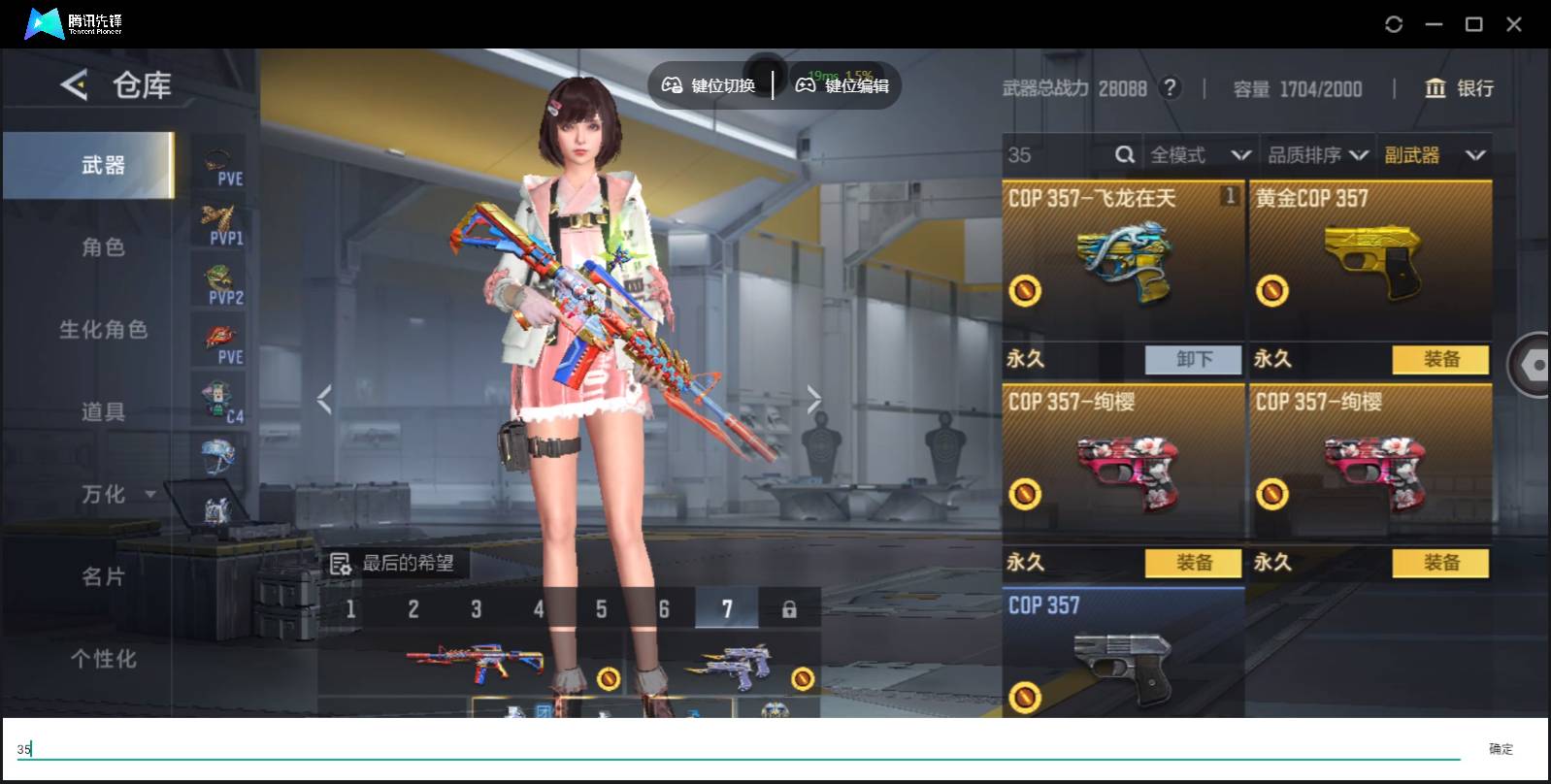Open the 全模式 mode filter dropdown
Image resolution: width=1551 pixels, height=784 pixels.
tap(1200, 155)
